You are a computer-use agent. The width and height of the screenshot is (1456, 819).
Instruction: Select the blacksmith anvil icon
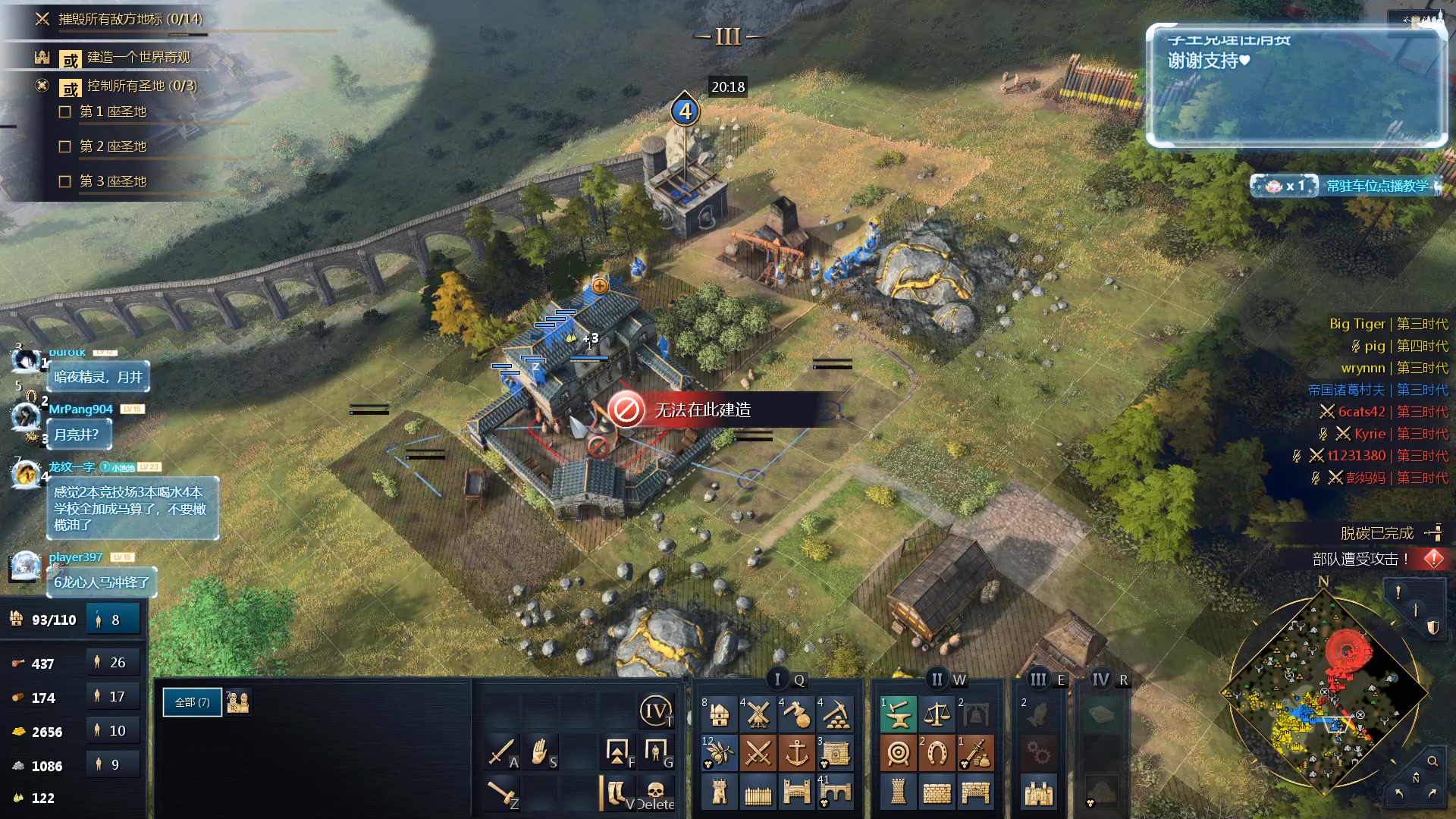[899, 714]
